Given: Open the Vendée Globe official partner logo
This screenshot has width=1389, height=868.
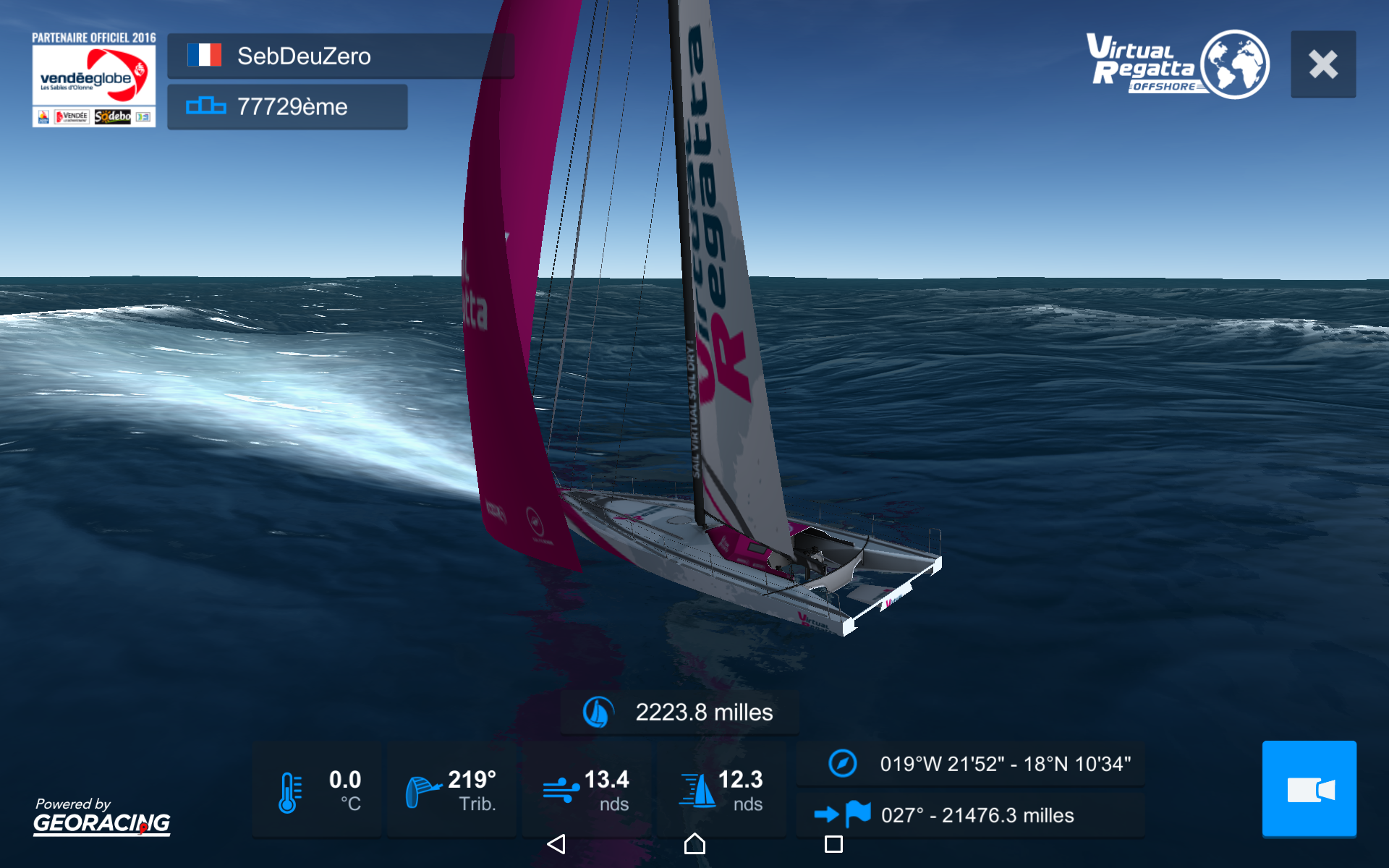Looking at the screenshot, I should (93, 80).
